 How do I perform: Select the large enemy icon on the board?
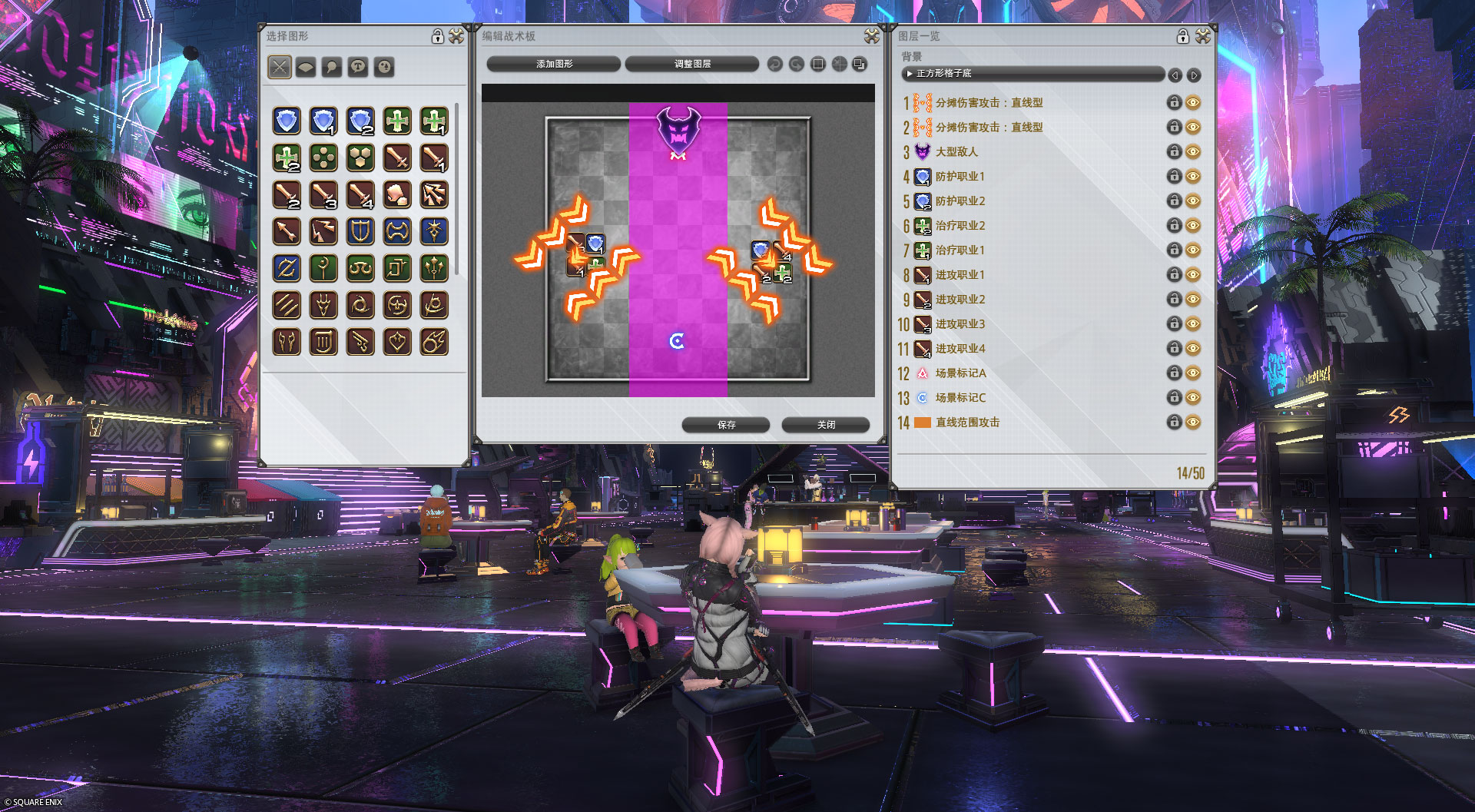[x=678, y=129]
